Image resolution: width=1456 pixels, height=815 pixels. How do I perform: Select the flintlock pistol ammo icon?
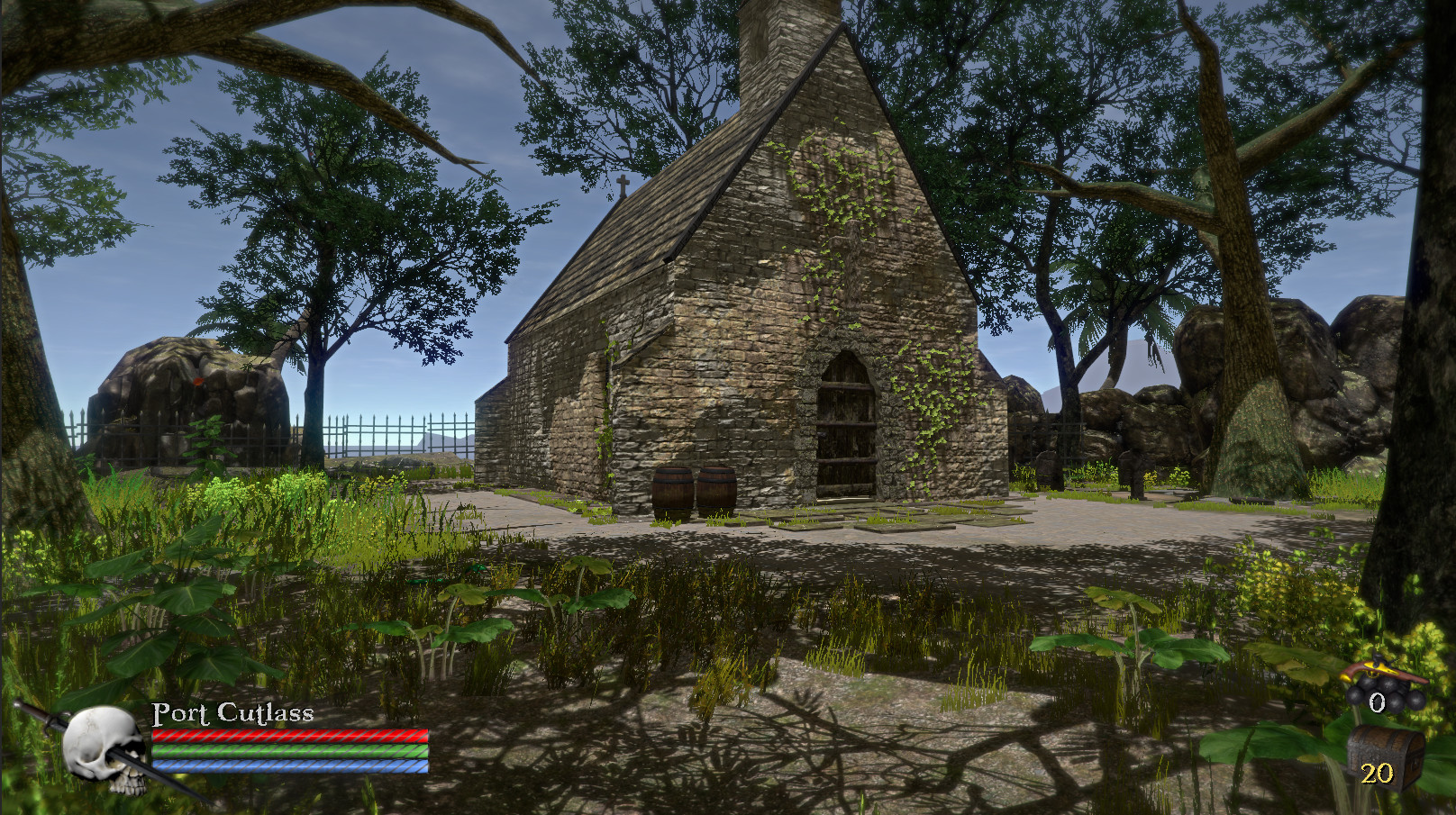pyautogui.click(x=1383, y=670)
